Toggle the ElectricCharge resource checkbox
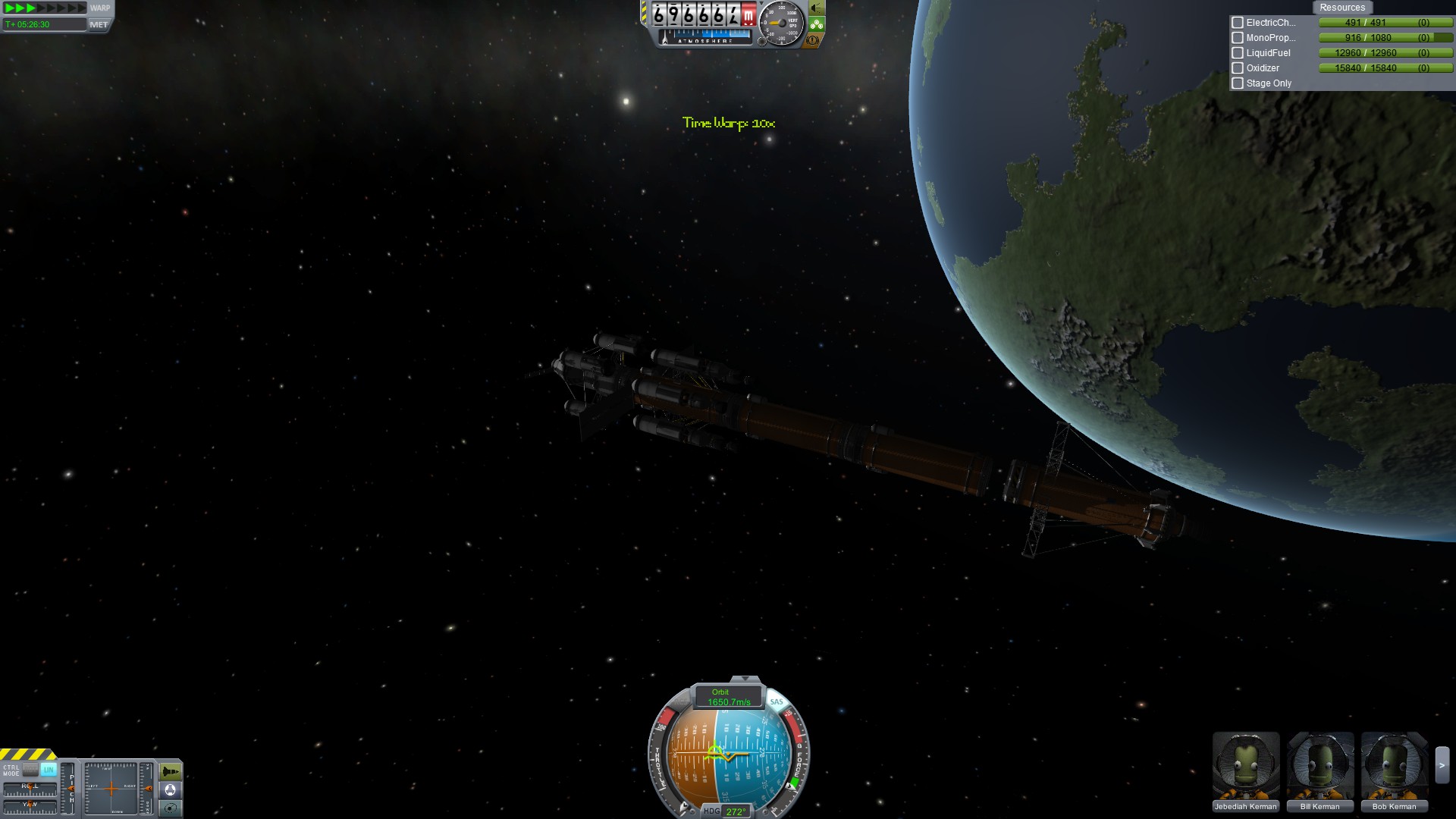 [x=1238, y=23]
